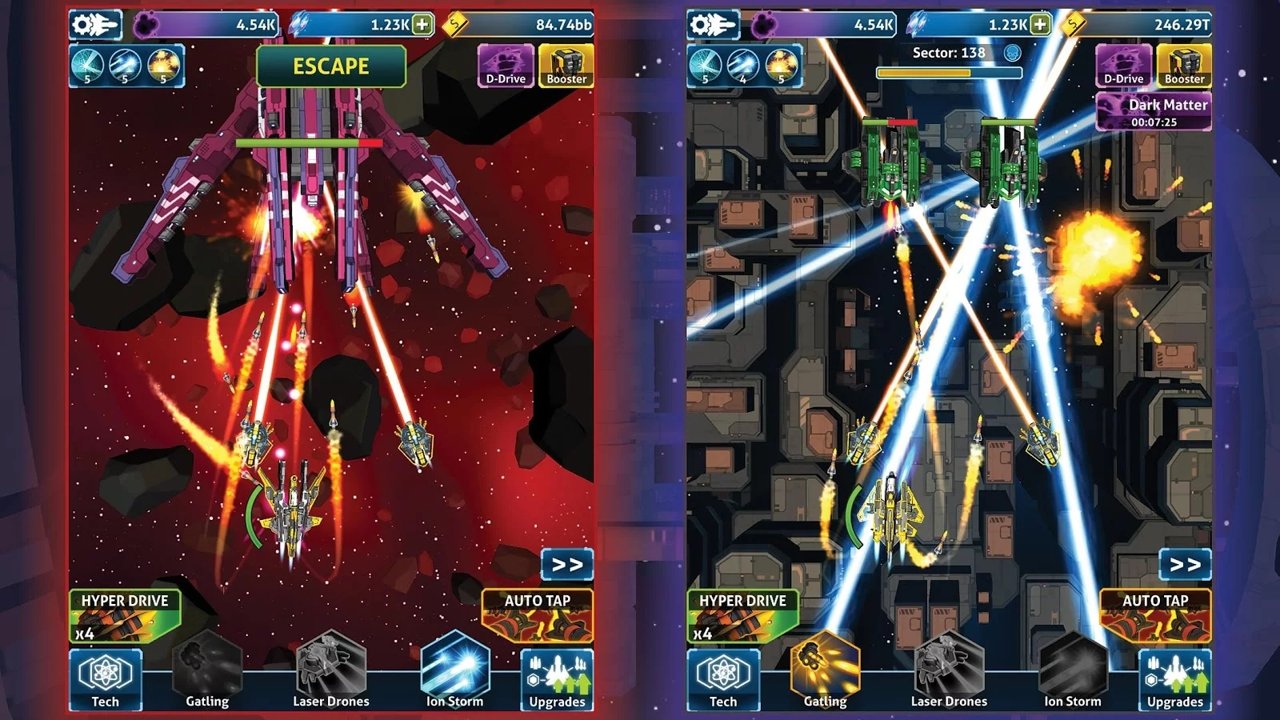Open Booster crate on the ESCAPE boss screen
The width and height of the screenshot is (1280, 720).
(566, 65)
